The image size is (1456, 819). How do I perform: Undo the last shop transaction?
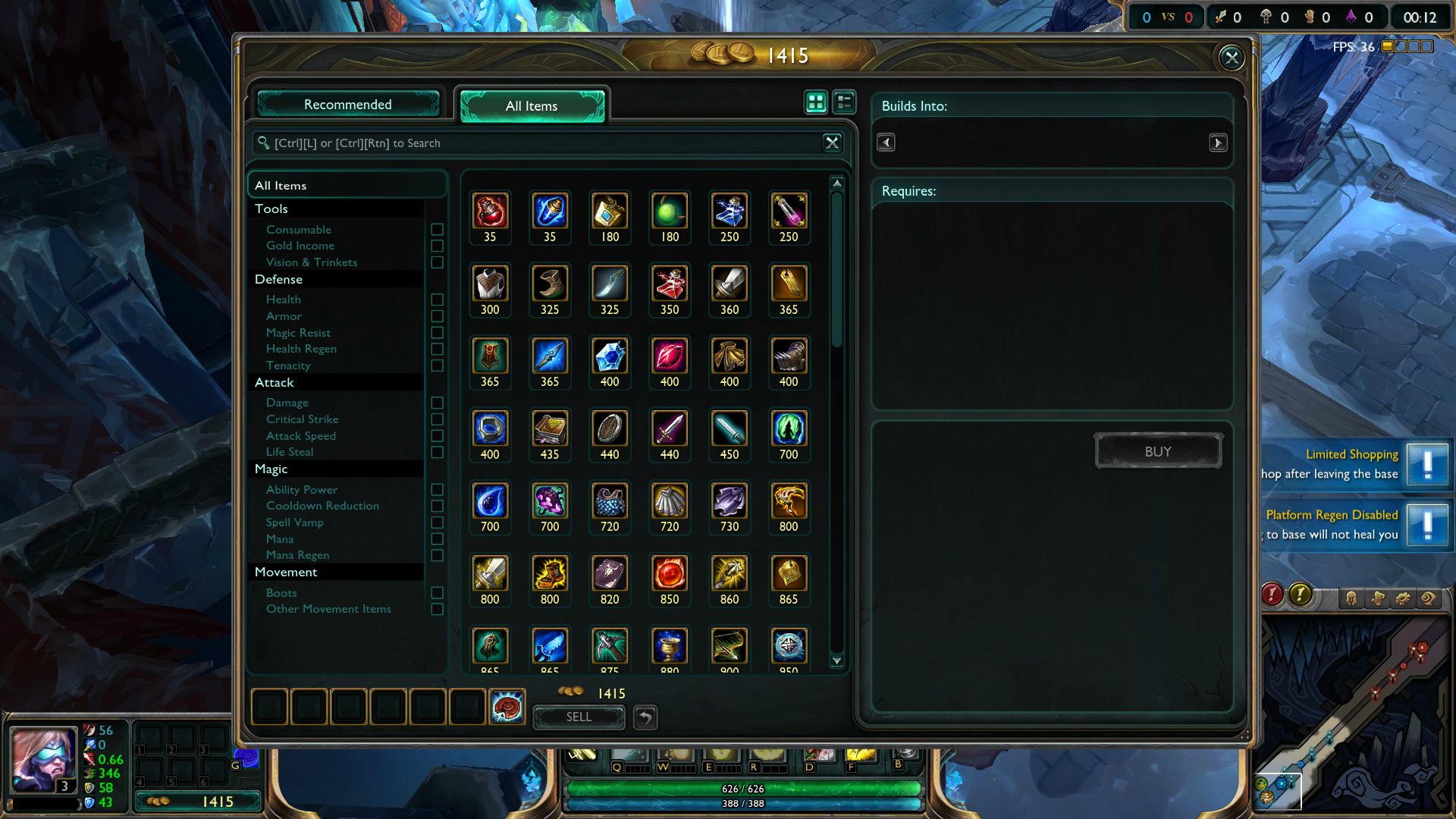645,717
